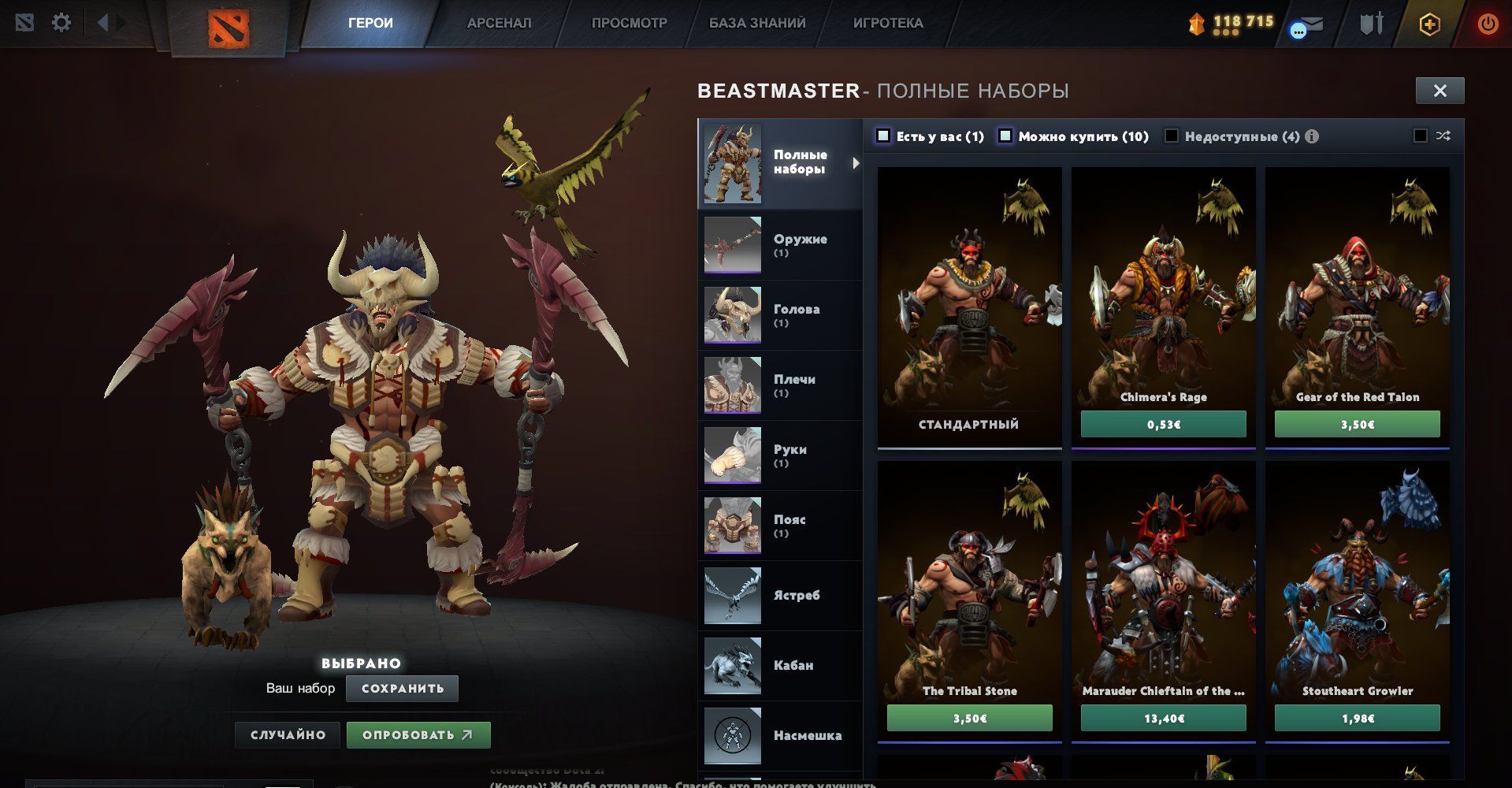Buy Chimera's Rage for 0,53€
The image size is (1512, 788).
(x=1163, y=424)
